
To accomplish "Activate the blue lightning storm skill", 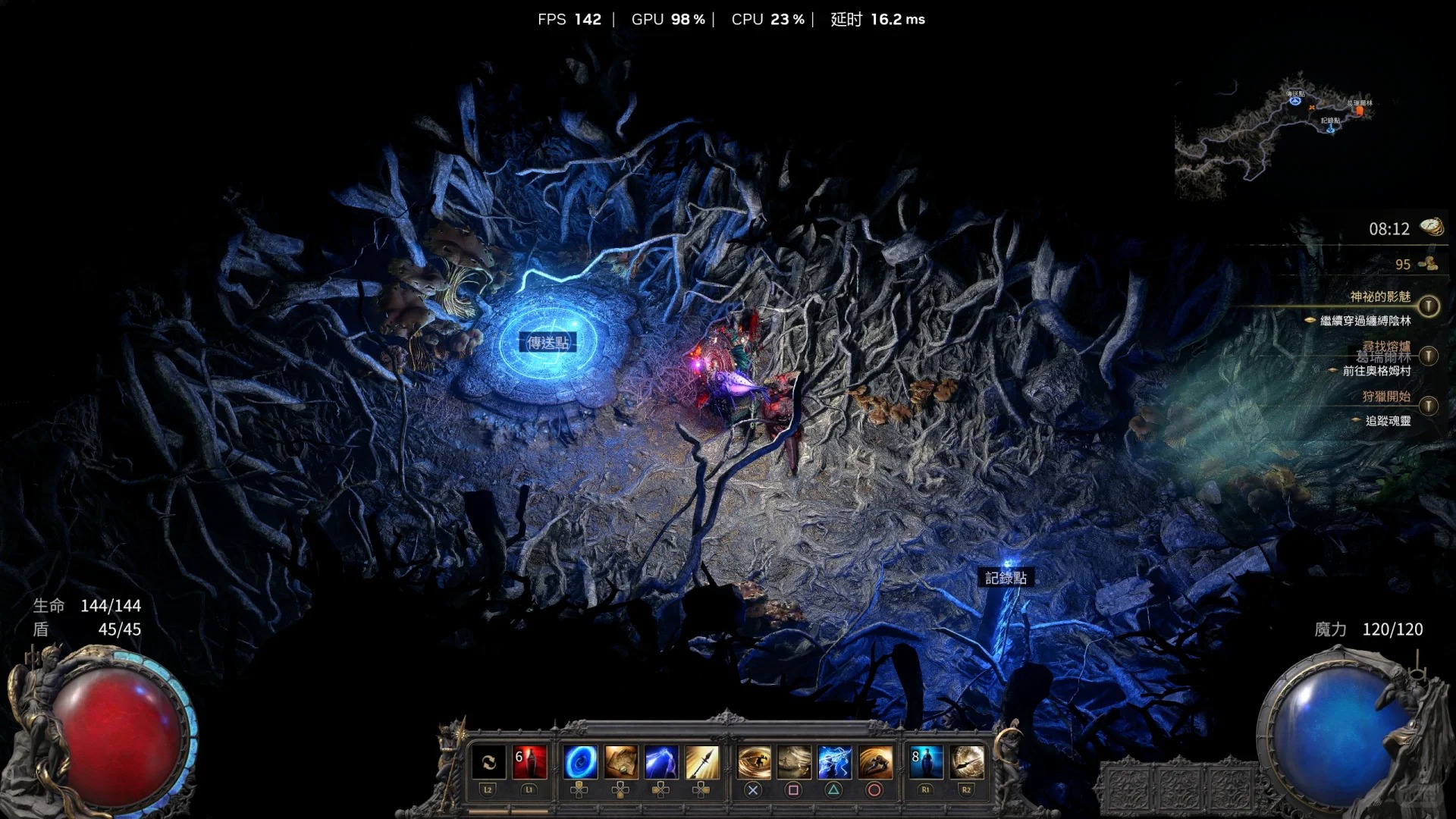I will pyautogui.click(x=834, y=762).
